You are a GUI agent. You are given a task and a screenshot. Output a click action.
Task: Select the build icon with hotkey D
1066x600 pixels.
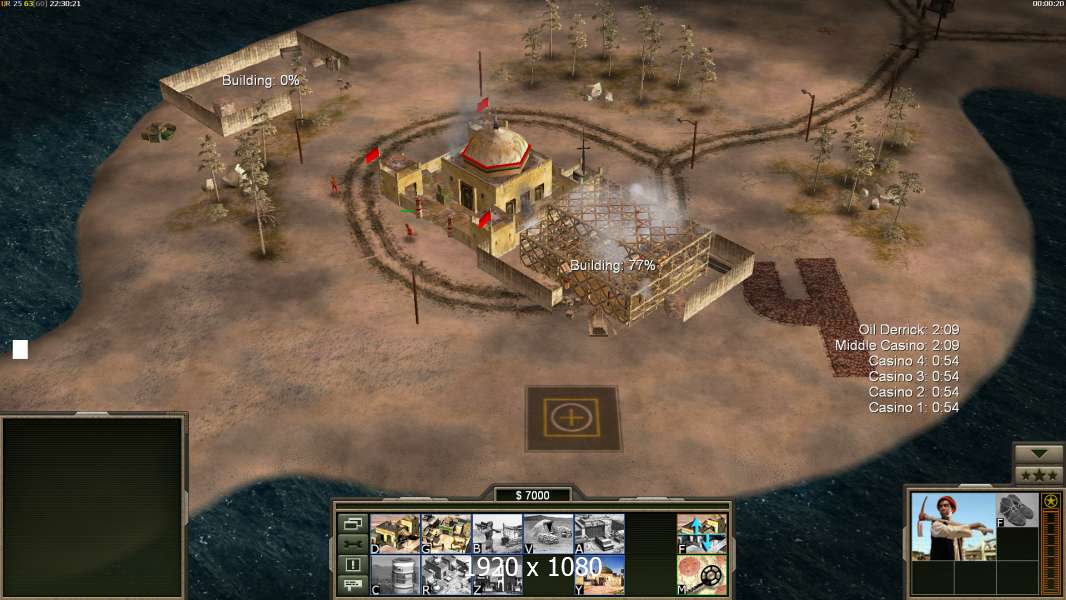point(395,534)
